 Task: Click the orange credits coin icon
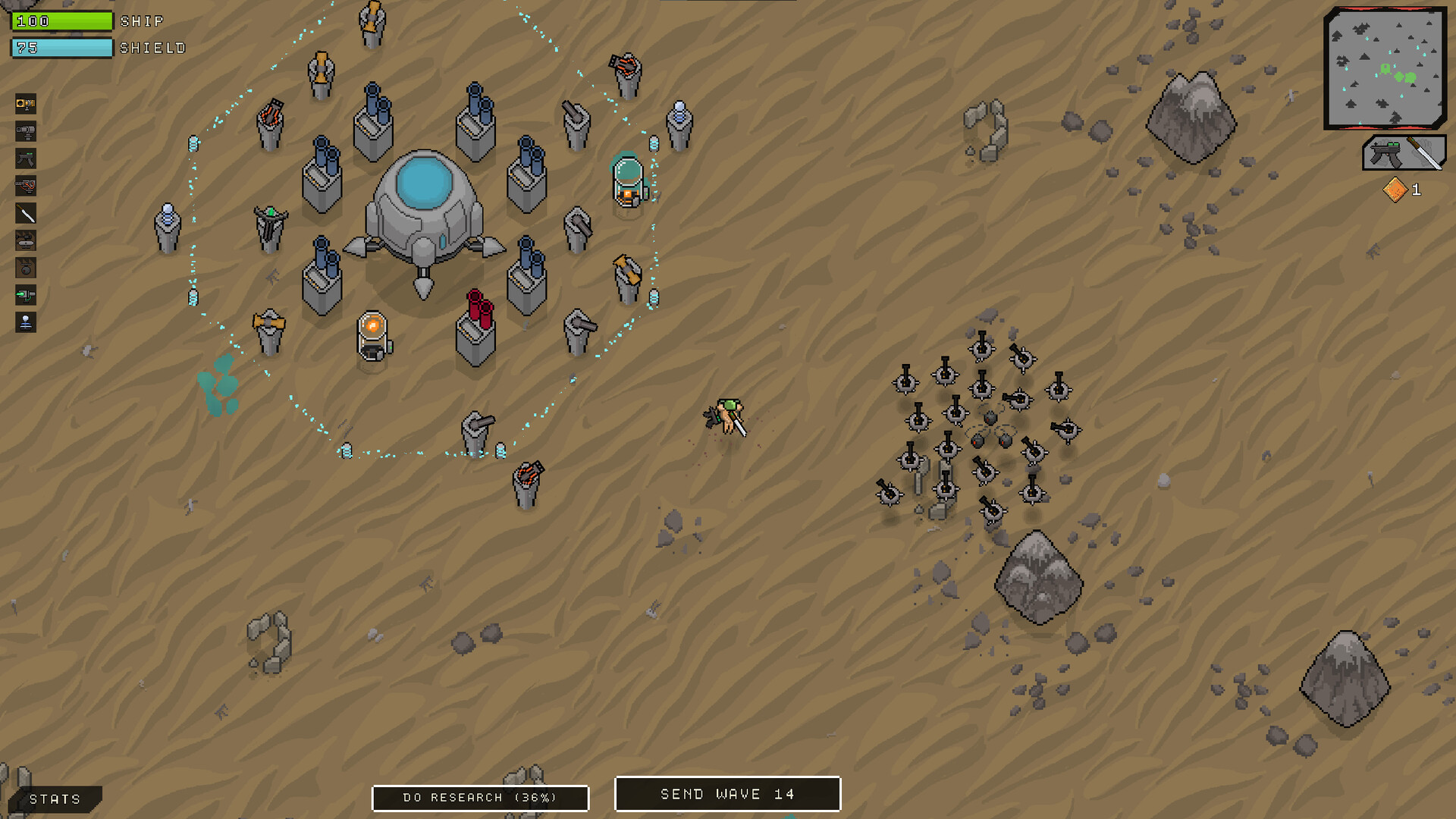[x=1394, y=190]
